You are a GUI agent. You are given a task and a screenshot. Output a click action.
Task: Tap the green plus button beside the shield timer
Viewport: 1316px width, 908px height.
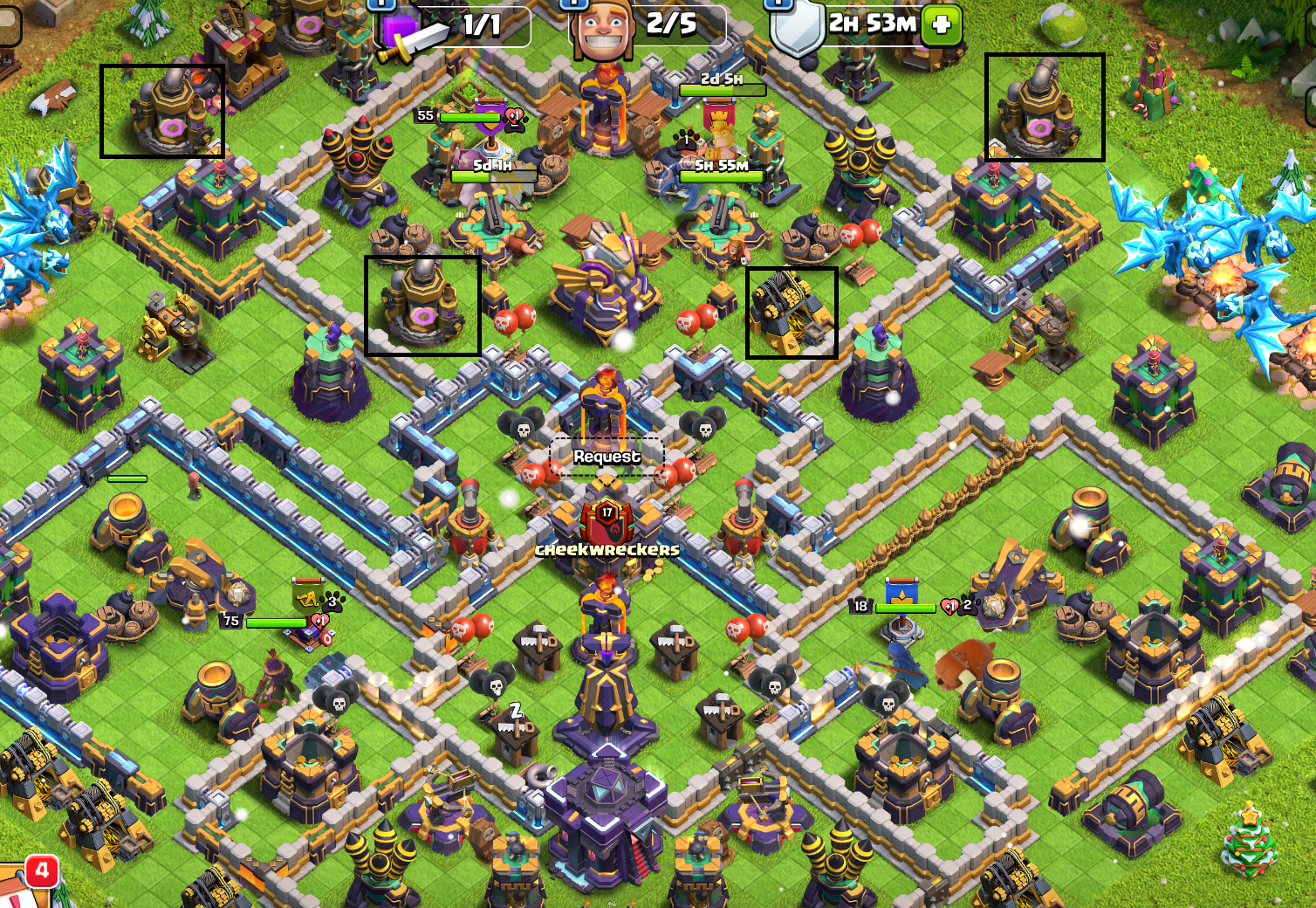942,24
